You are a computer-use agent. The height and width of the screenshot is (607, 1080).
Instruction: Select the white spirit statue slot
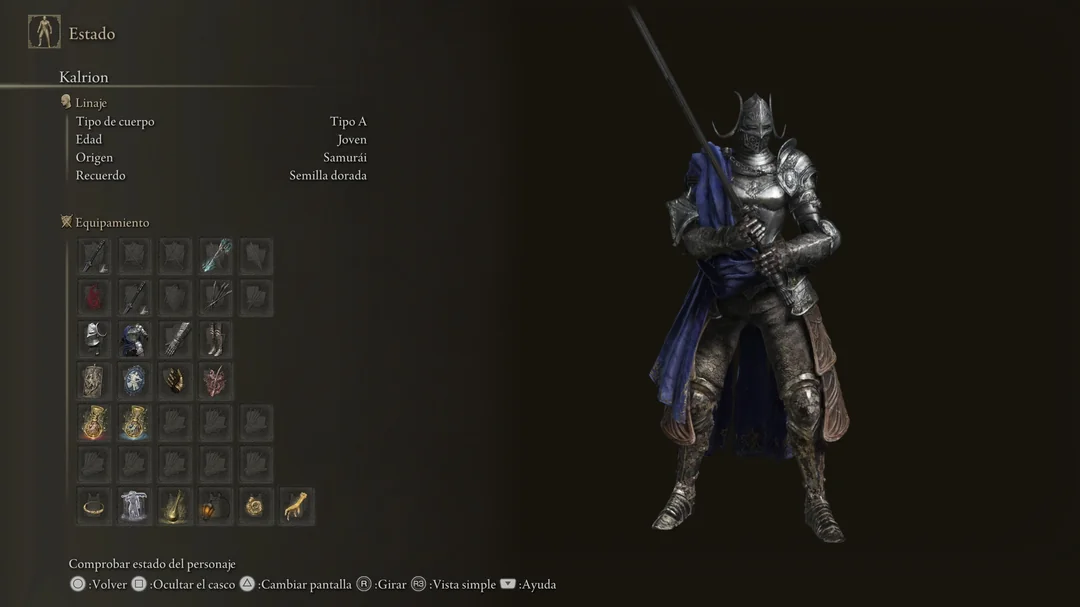pos(135,507)
